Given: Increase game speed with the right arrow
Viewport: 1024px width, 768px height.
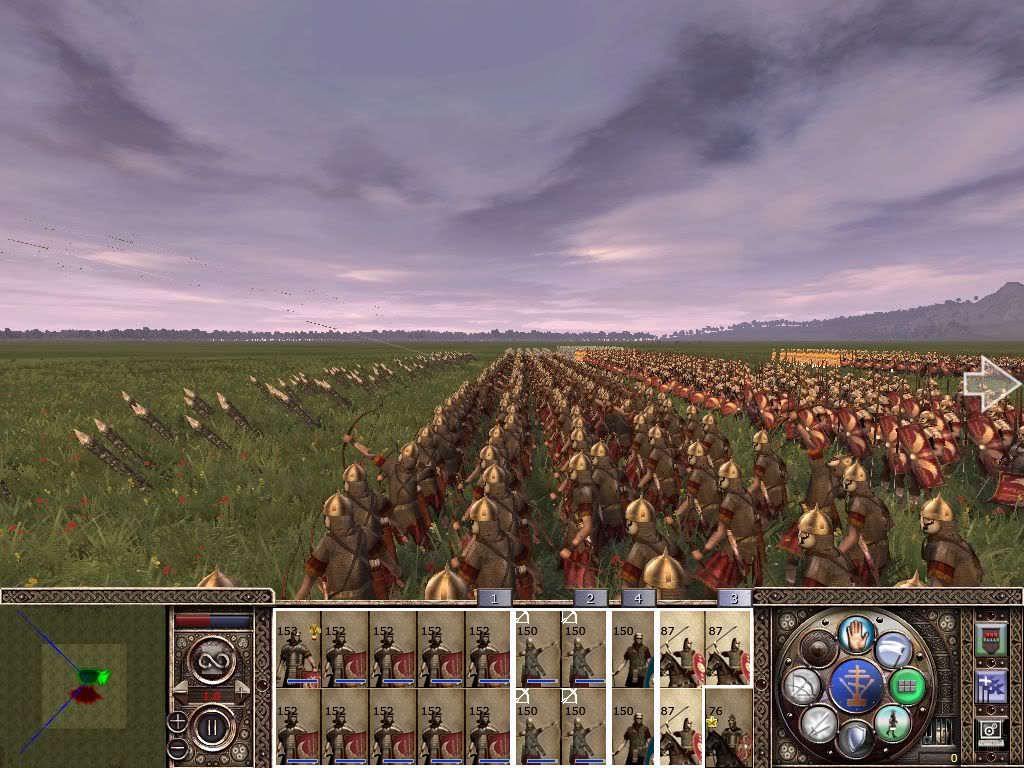Looking at the screenshot, I should 244,690.
